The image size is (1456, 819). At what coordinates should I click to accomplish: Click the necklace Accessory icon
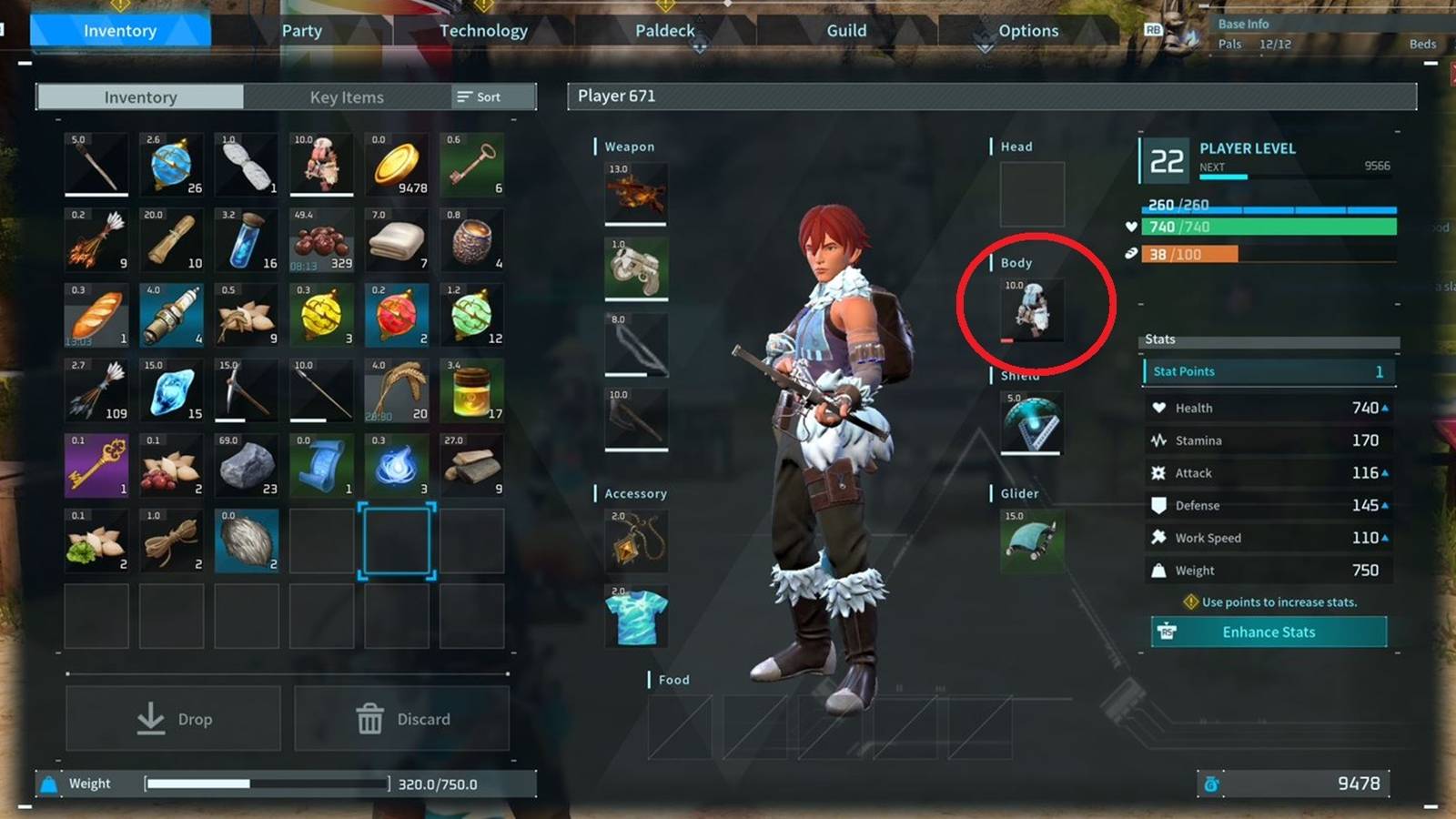point(635,541)
